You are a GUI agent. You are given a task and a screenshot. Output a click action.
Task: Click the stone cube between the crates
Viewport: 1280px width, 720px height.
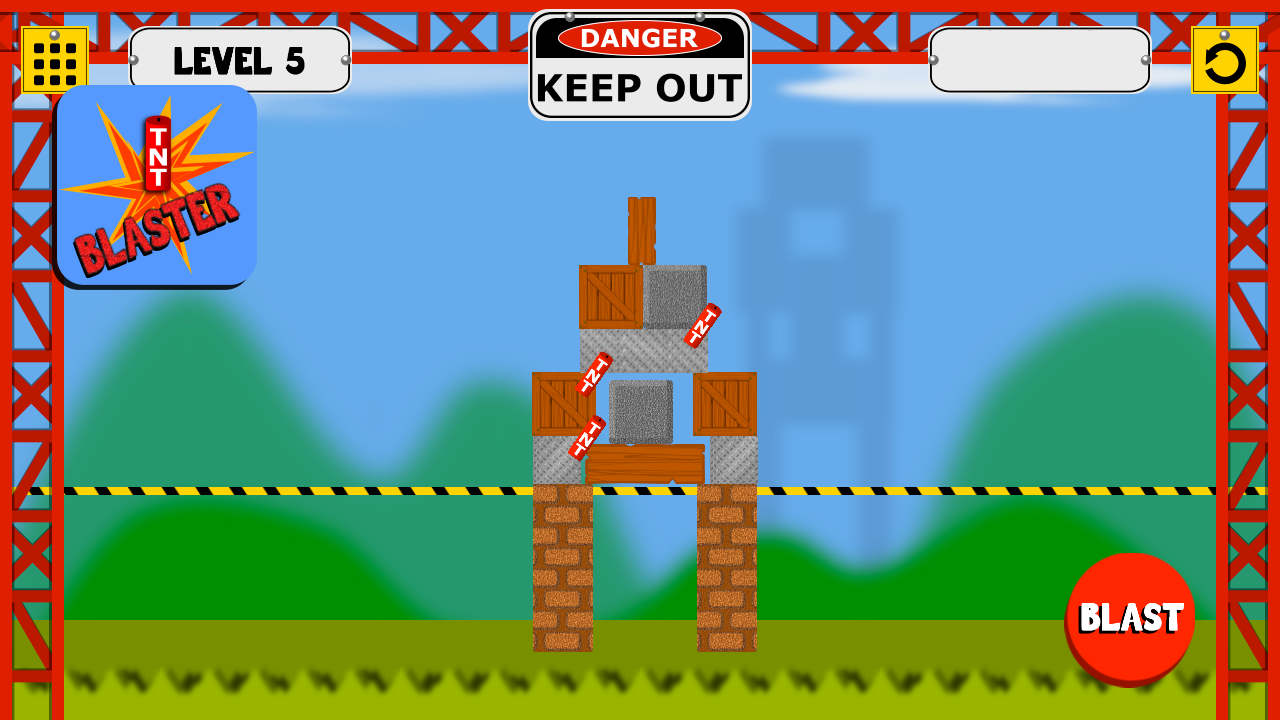(640, 412)
